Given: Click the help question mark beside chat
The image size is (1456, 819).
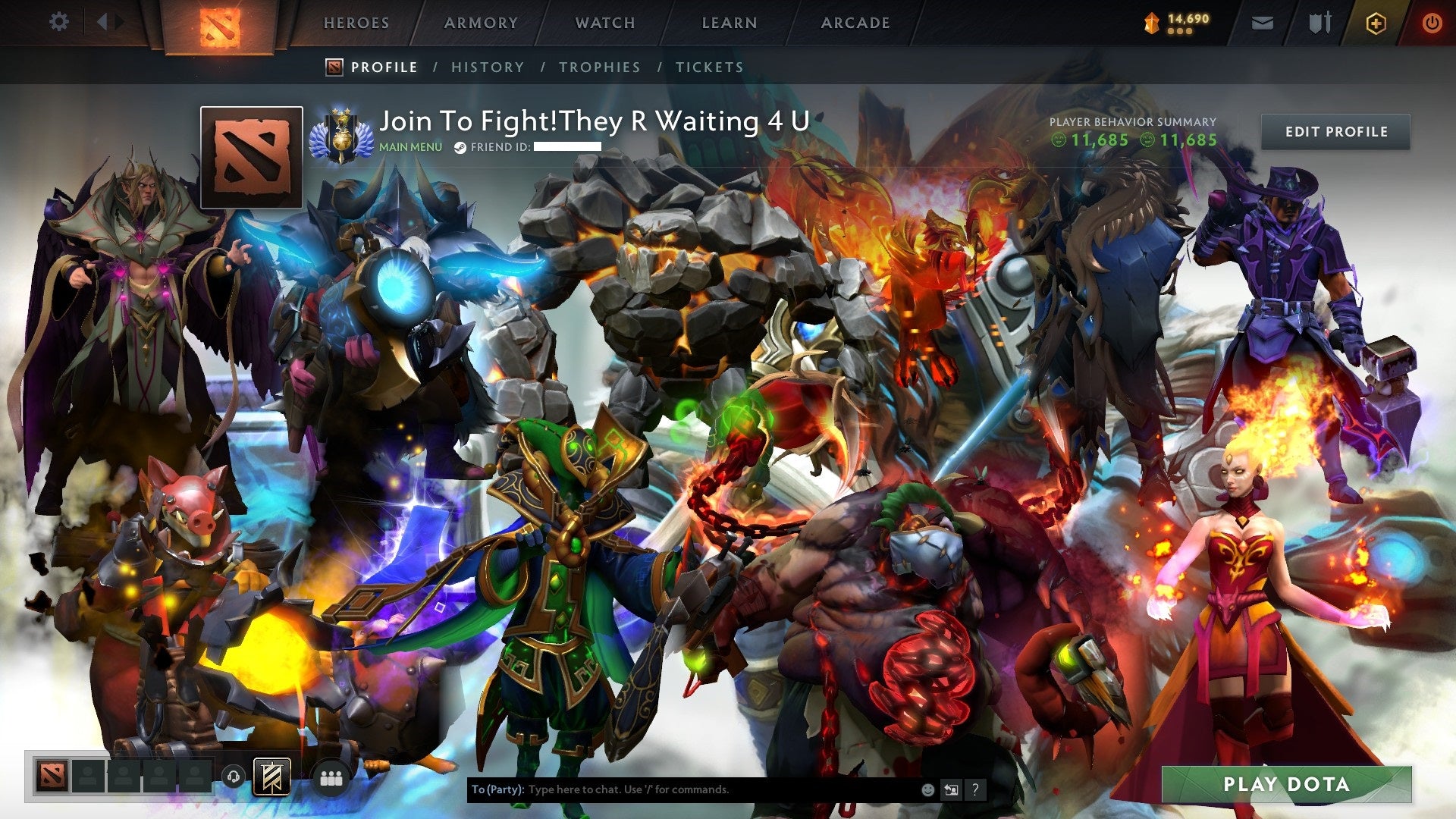Looking at the screenshot, I should (x=974, y=789).
